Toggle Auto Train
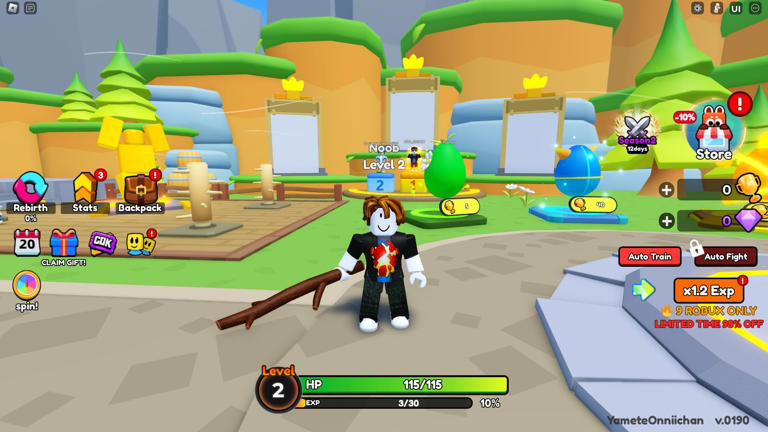This screenshot has width=768, height=432. click(x=649, y=257)
